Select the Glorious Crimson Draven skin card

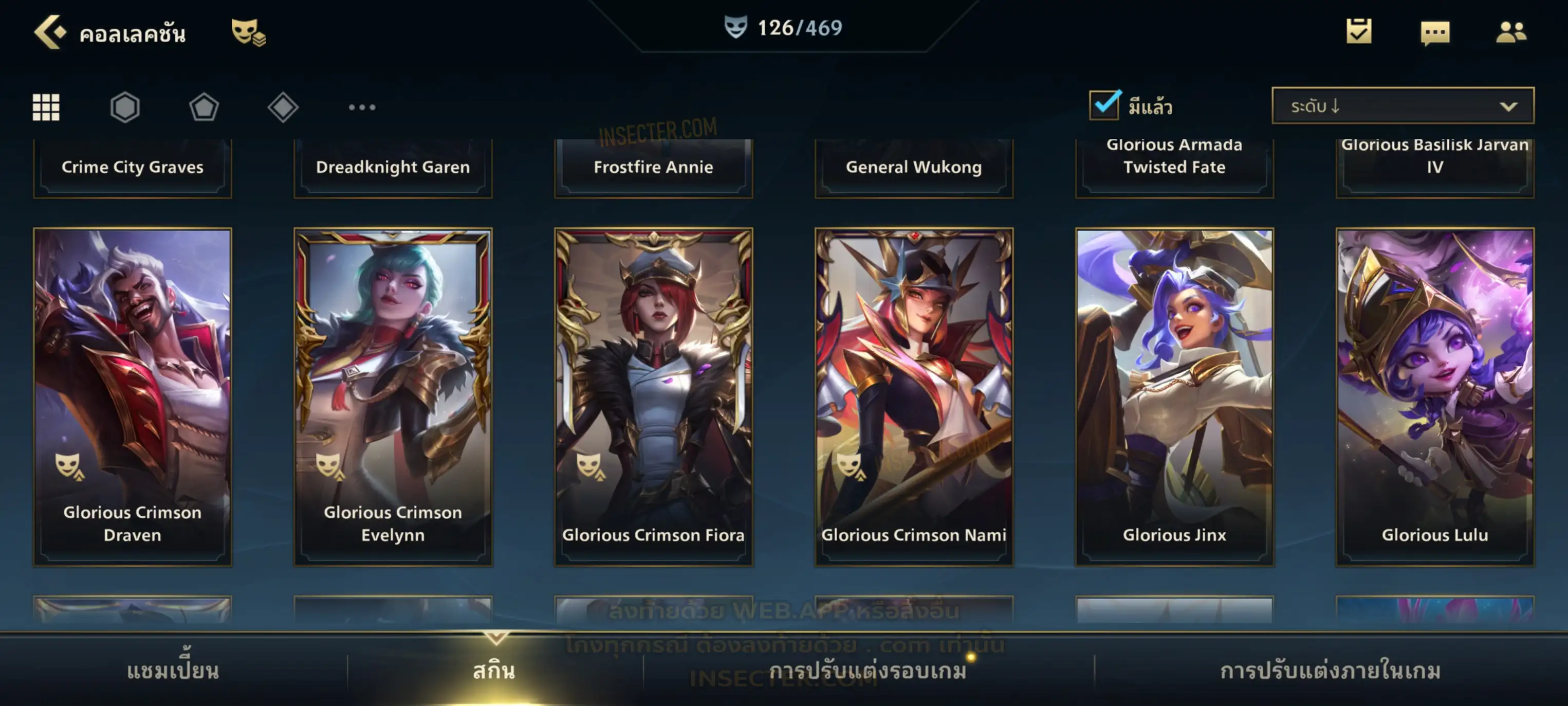click(133, 396)
